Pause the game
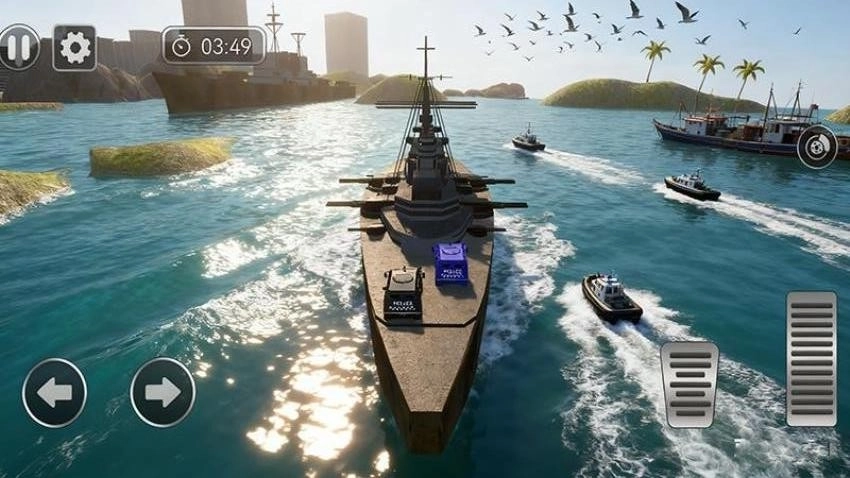This screenshot has width=850, height=478. [x=18, y=47]
